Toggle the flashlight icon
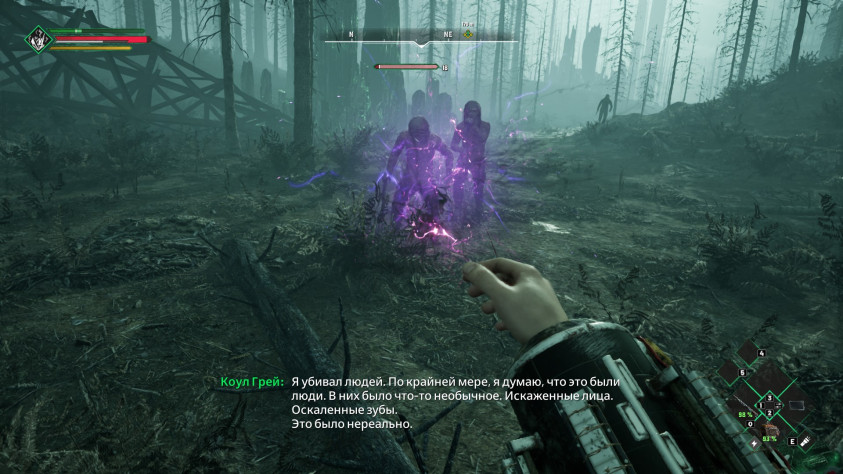The height and width of the screenshot is (474, 843). coord(803,440)
